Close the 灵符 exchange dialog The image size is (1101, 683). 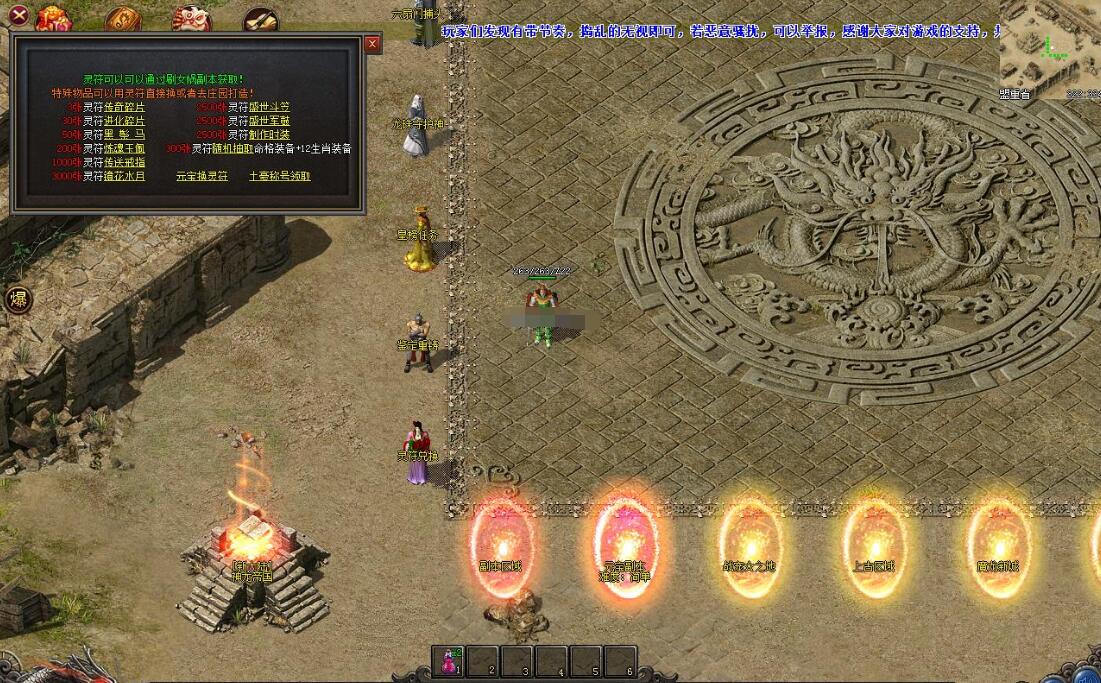pos(372,44)
